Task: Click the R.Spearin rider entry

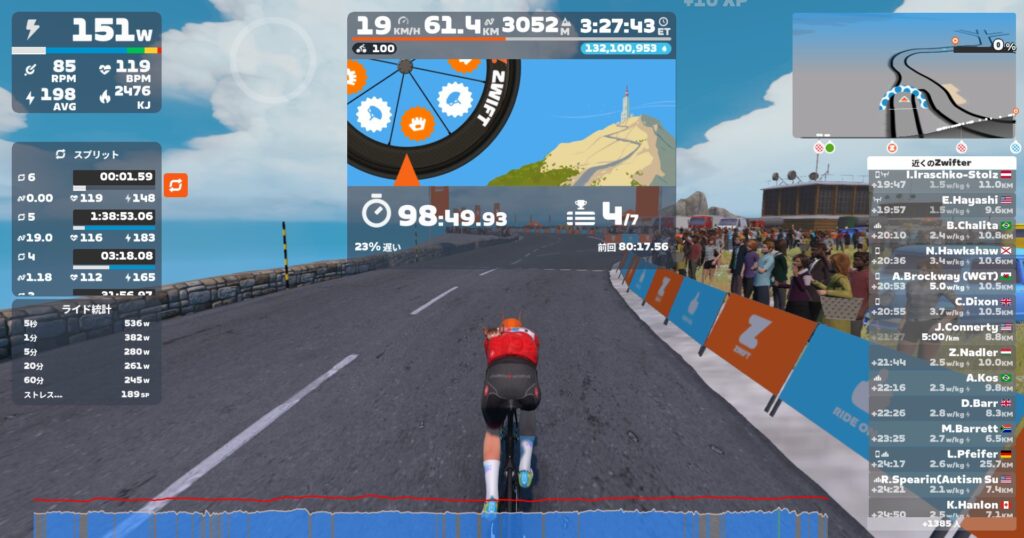Action: coord(941,484)
